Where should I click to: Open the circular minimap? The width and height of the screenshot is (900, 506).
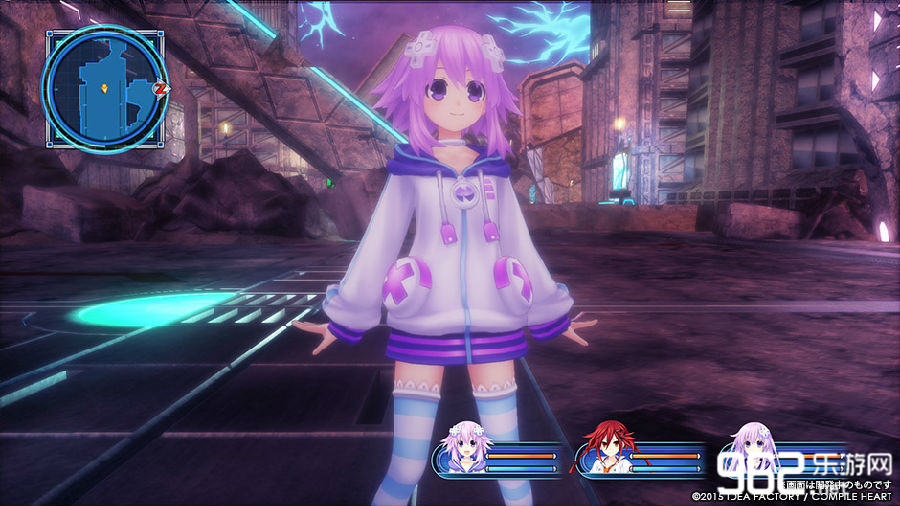(x=103, y=88)
